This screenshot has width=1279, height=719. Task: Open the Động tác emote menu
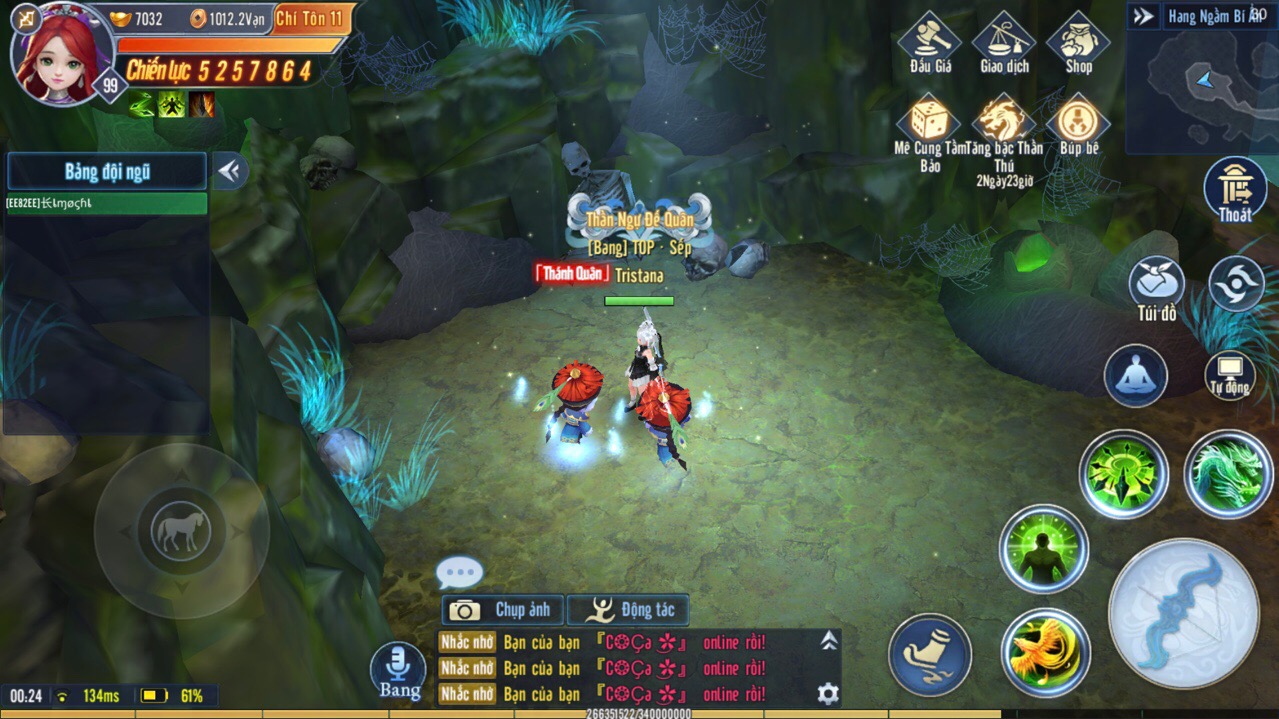pos(628,609)
